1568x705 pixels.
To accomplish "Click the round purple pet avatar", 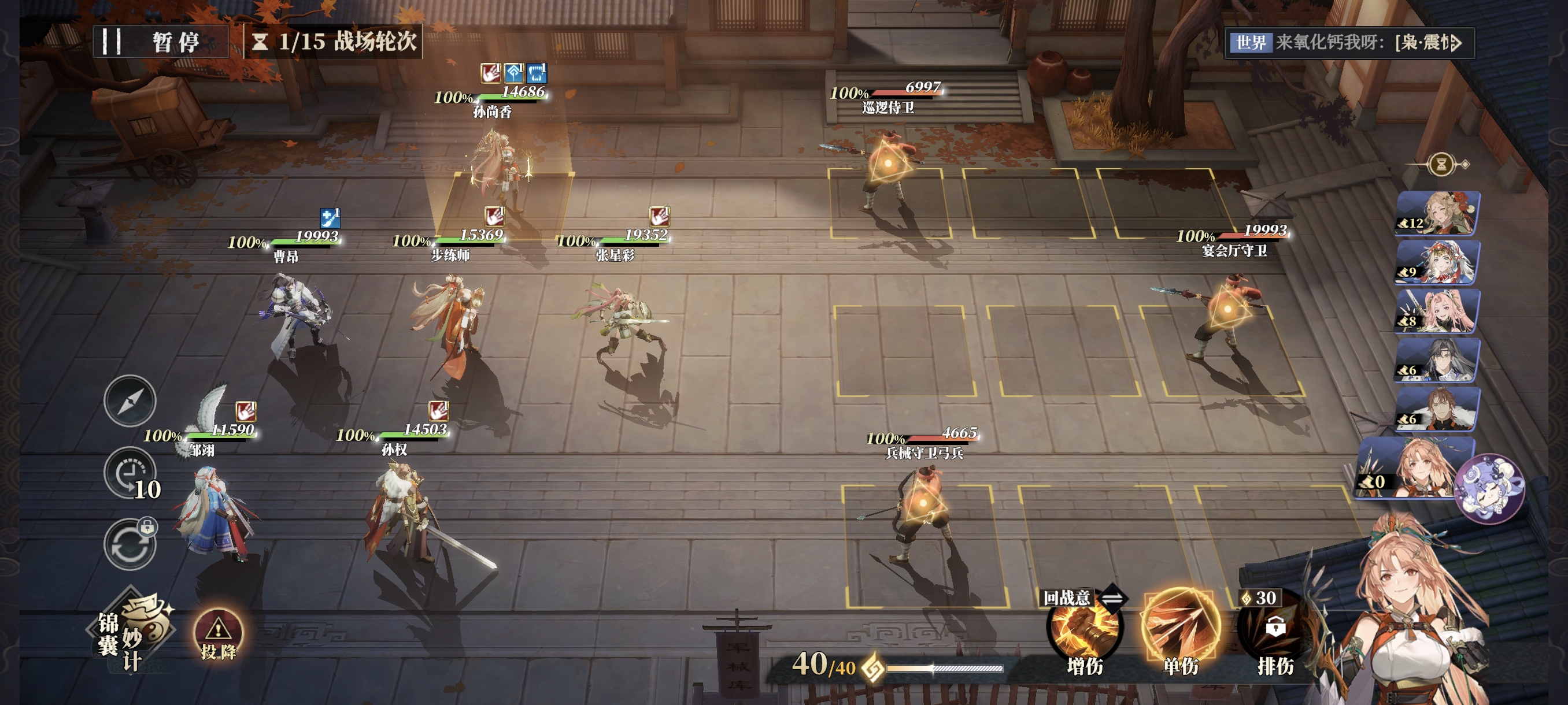I will pyautogui.click(x=1488, y=489).
